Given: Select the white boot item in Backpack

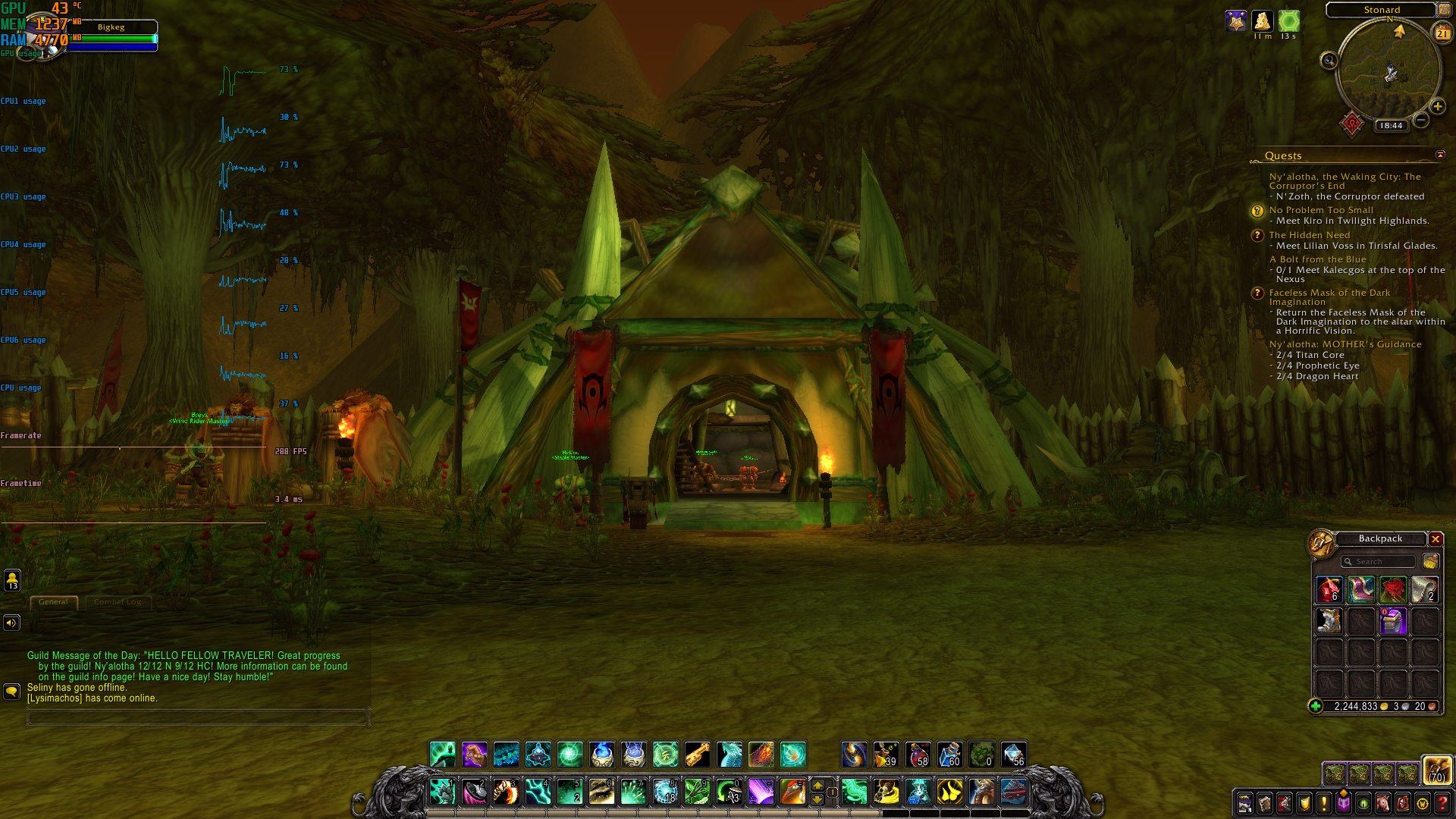Looking at the screenshot, I should [x=1329, y=621].
